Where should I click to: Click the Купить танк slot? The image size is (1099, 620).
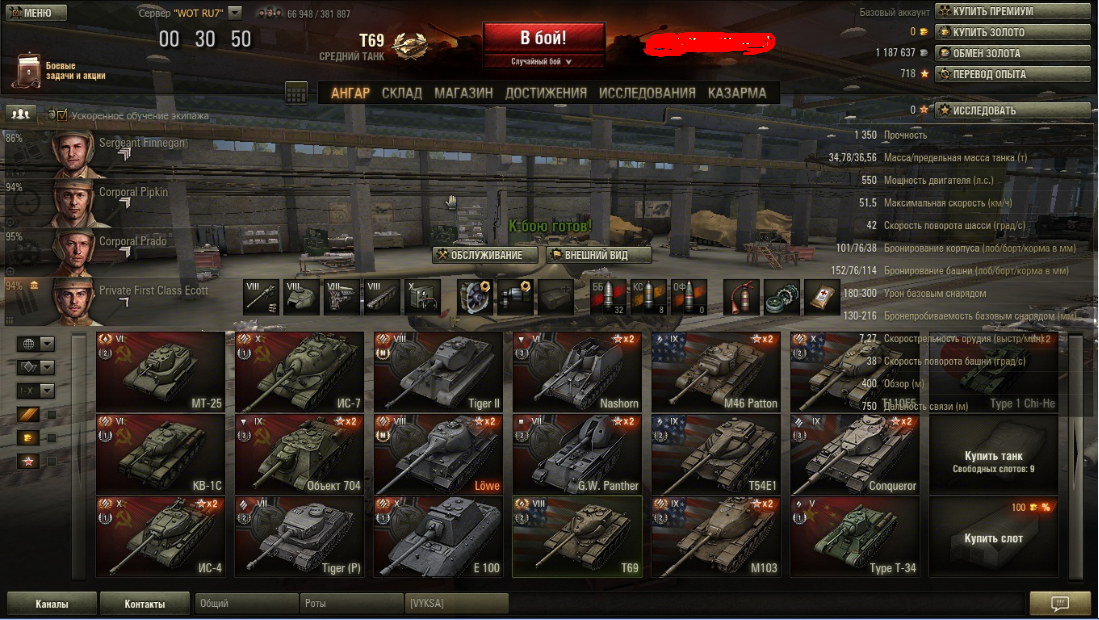[x=992, y=453]
